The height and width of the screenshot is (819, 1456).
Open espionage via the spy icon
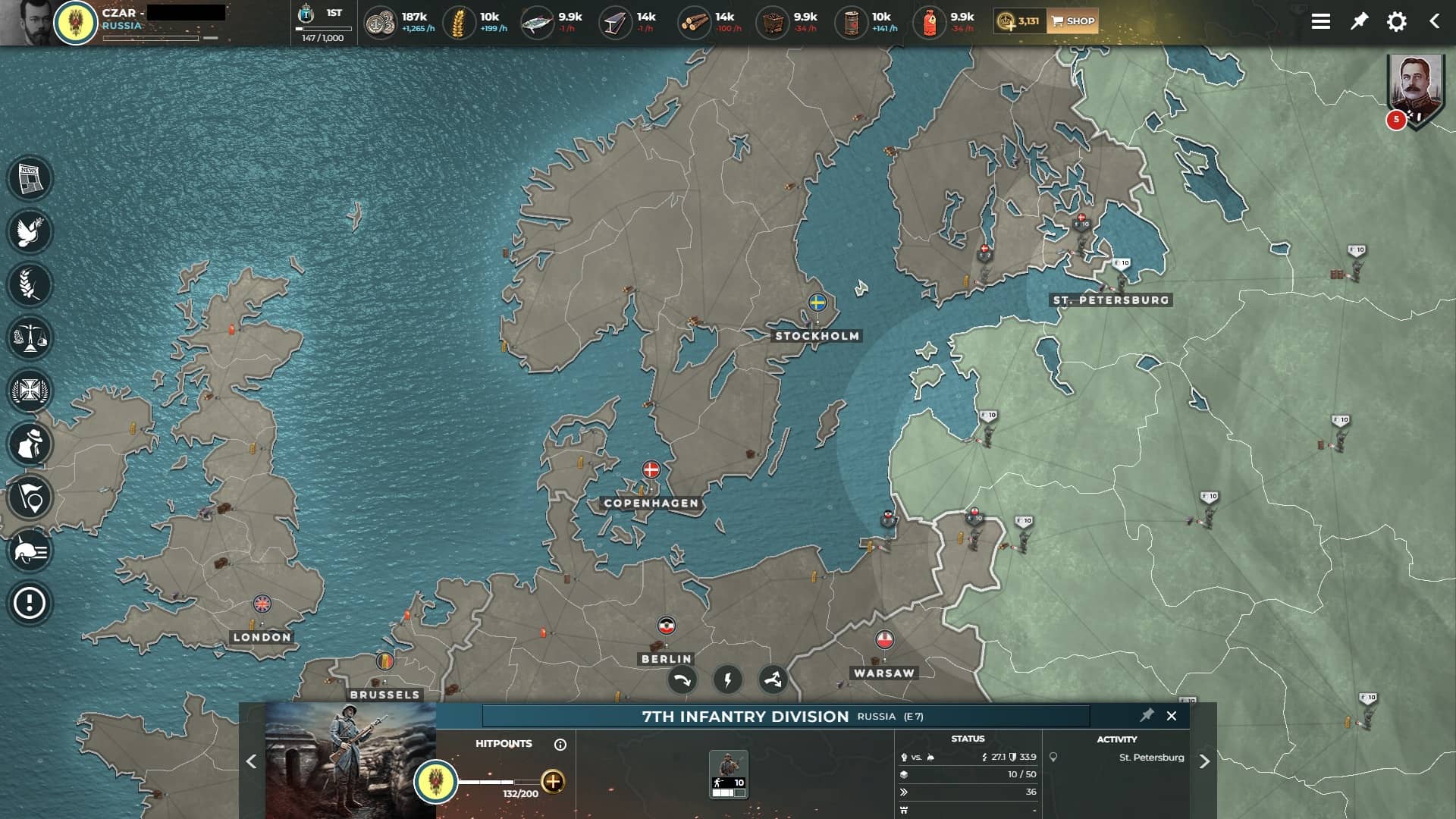tap(30, 444)
